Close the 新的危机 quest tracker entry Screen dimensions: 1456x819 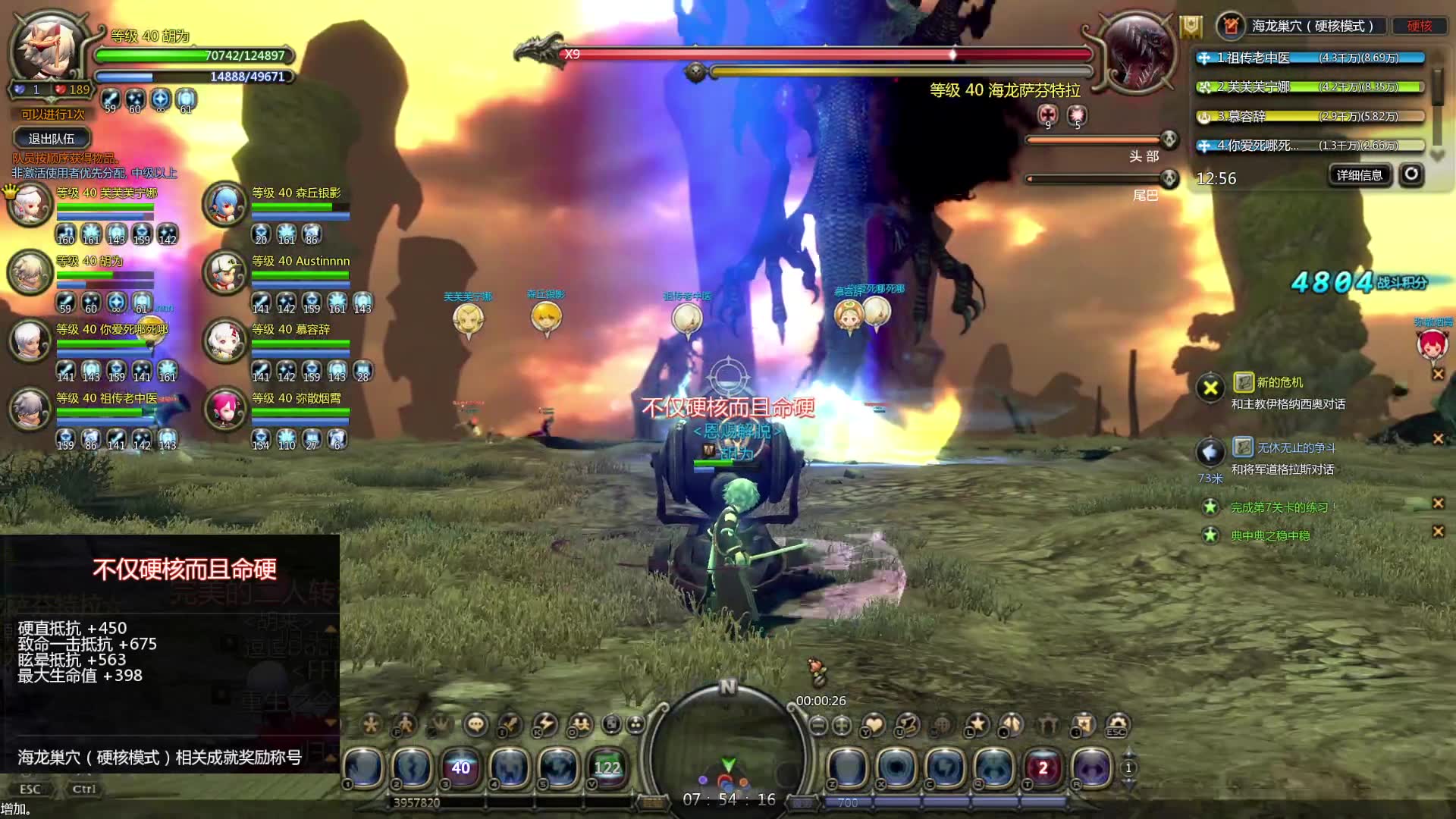[x=1438, y=374]
